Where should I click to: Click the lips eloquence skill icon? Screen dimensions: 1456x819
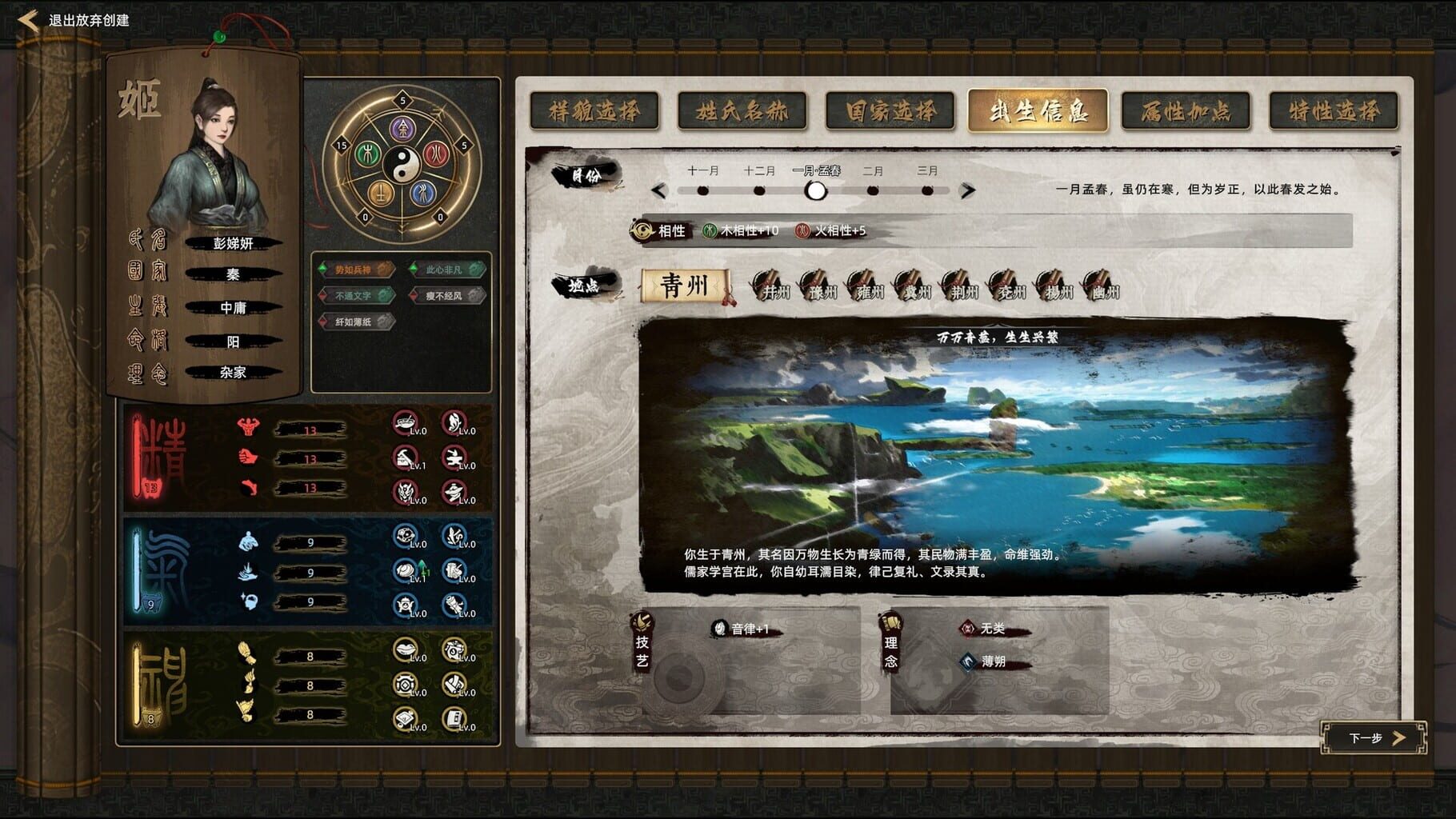tap(406, 648)
